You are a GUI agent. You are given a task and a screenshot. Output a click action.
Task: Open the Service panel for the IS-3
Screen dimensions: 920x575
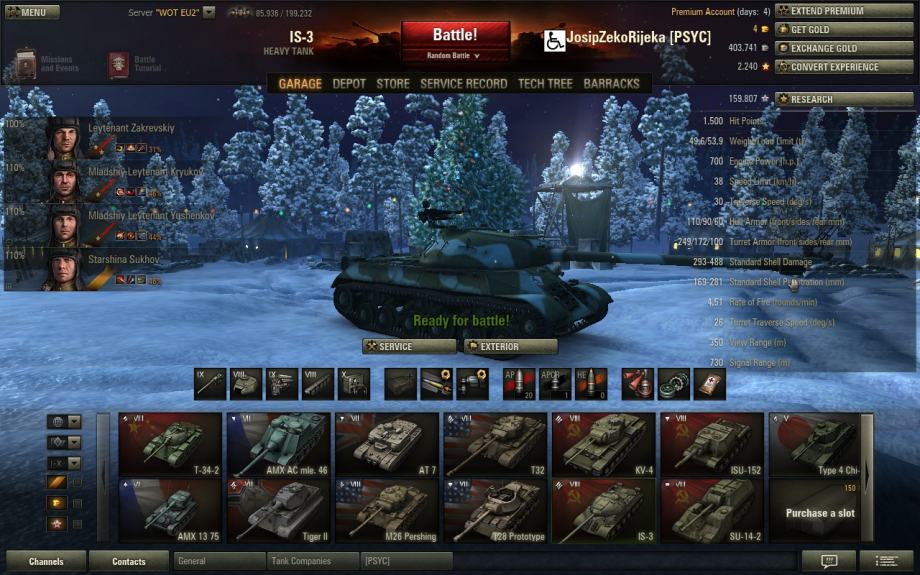point(409,347)
